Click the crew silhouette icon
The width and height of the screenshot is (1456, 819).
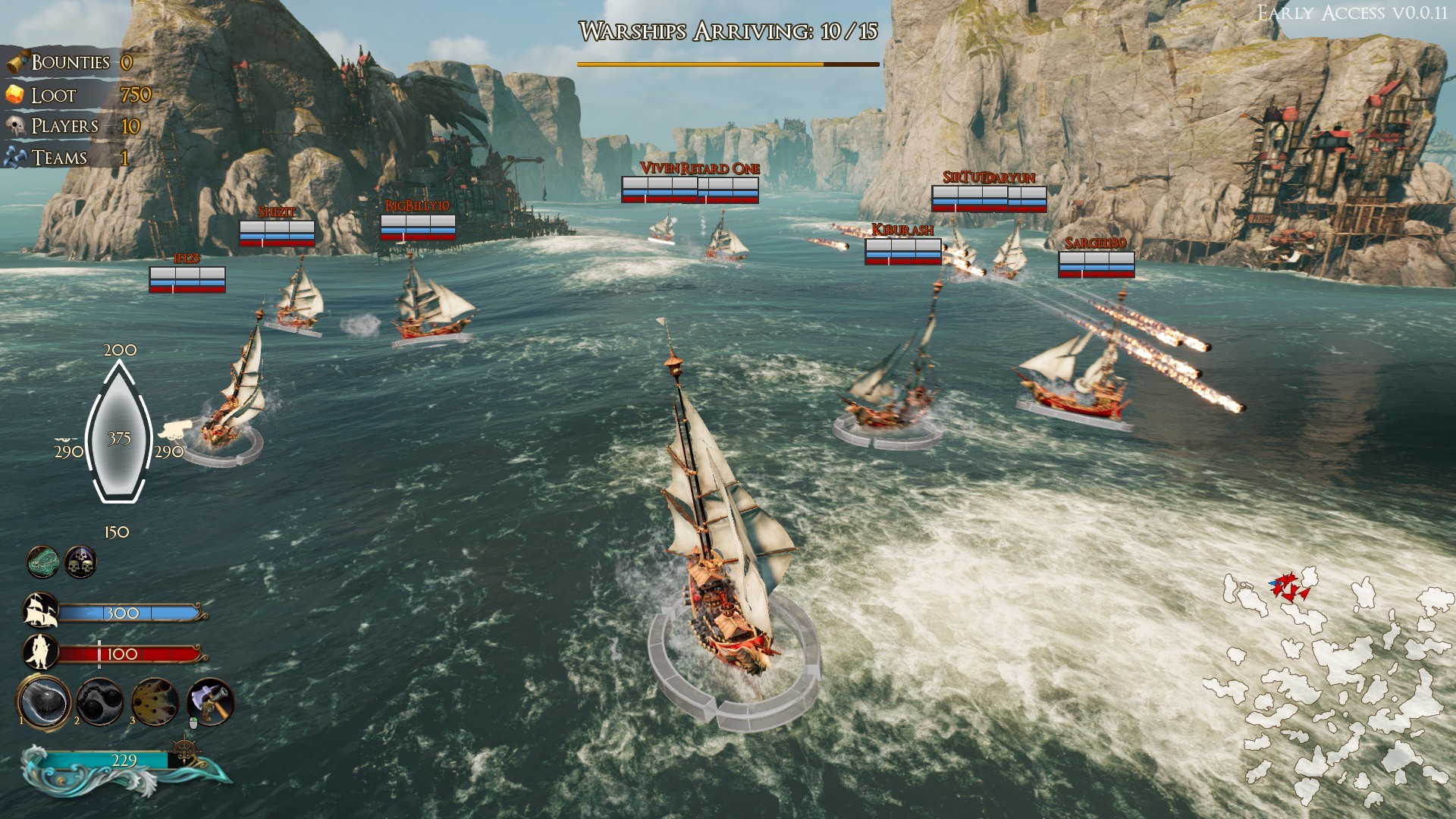pyautogui.click(x=39, y=652)
